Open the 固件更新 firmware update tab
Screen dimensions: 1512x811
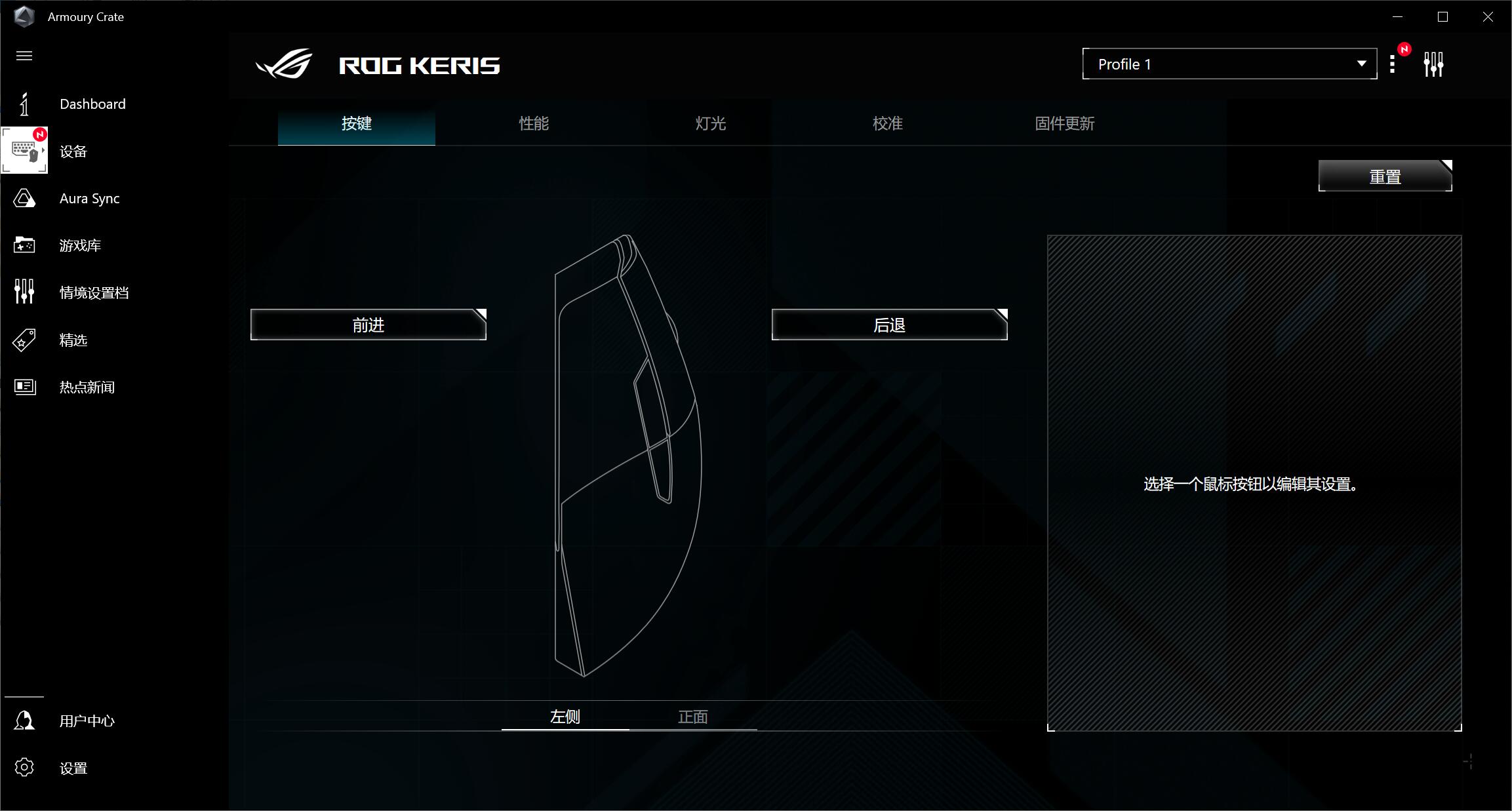(1065, 123)
